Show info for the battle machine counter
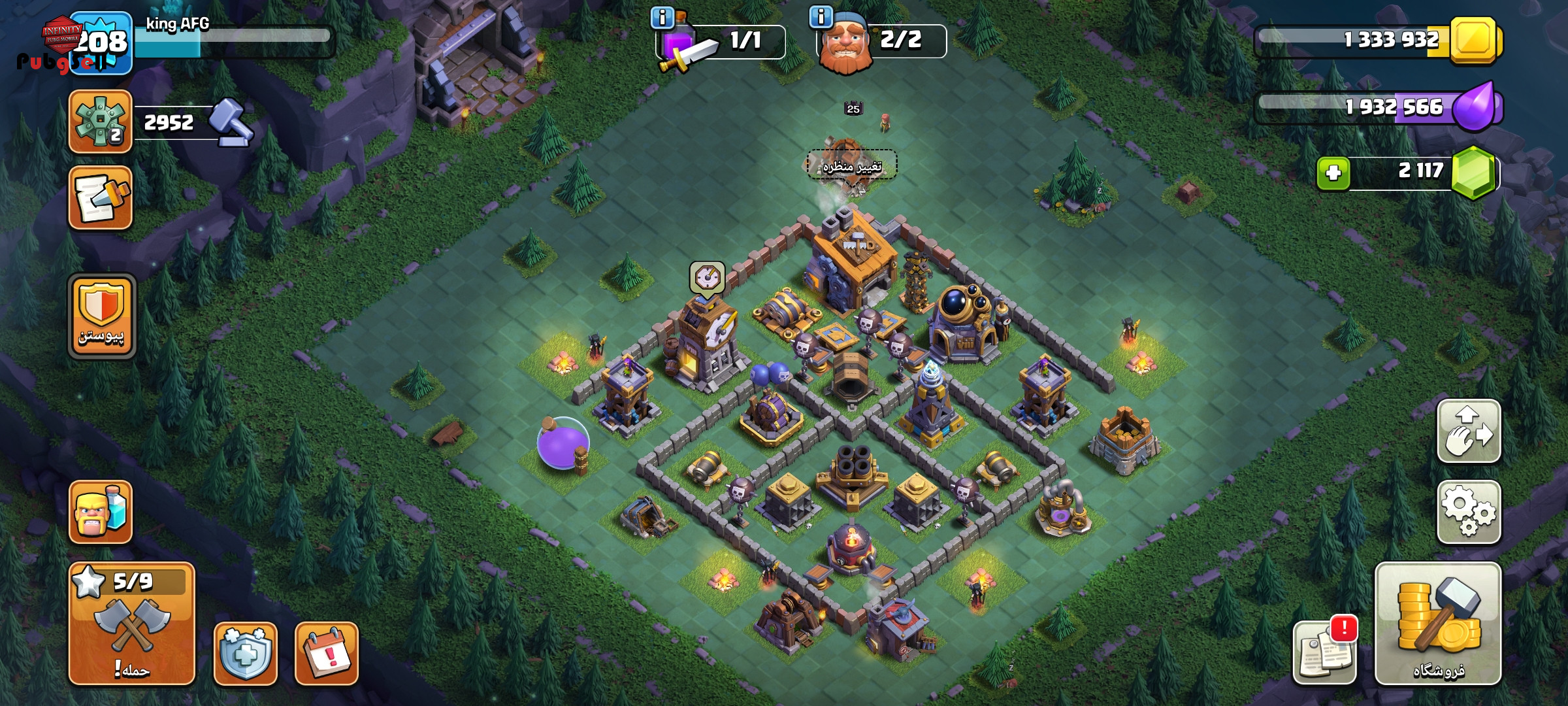 coord(662,18)
